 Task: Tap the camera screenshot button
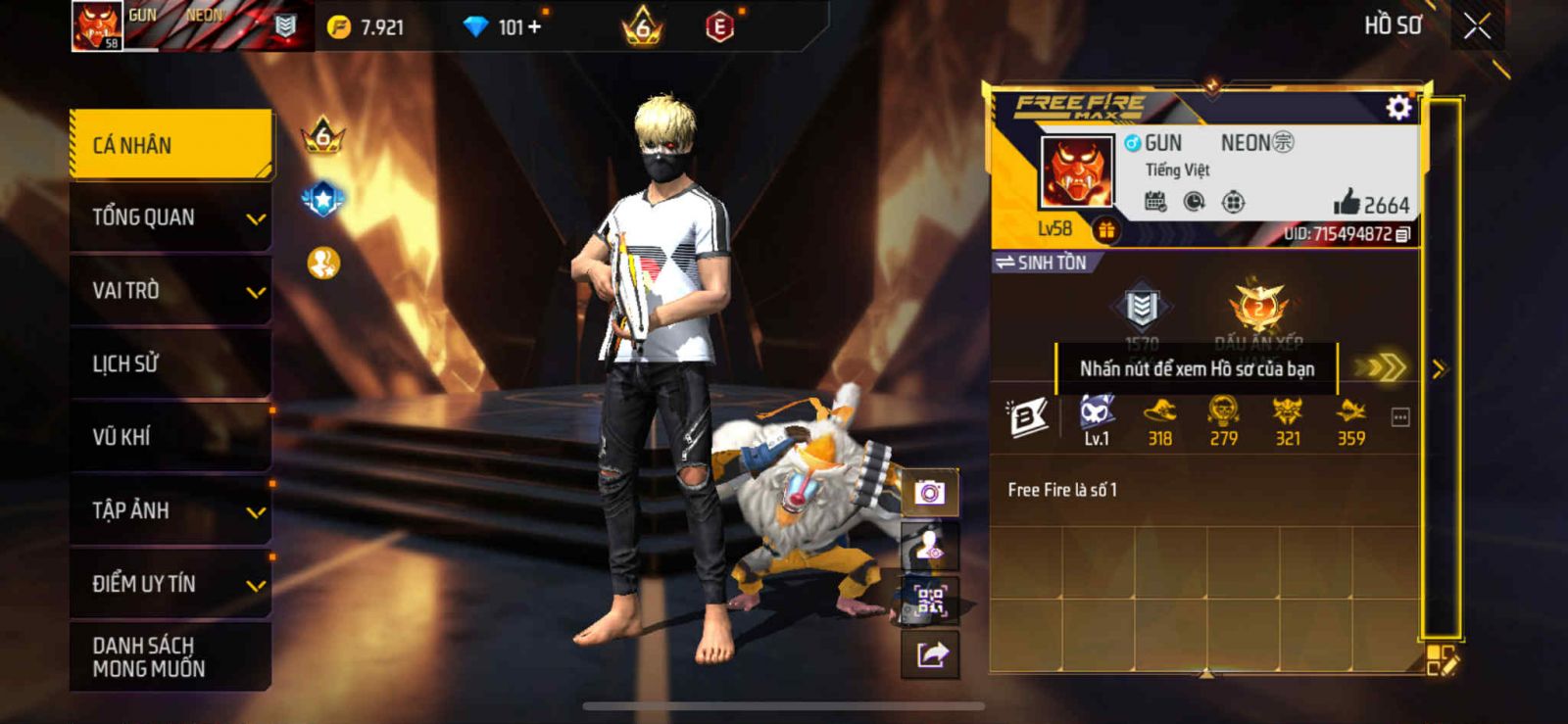point(930,492)
